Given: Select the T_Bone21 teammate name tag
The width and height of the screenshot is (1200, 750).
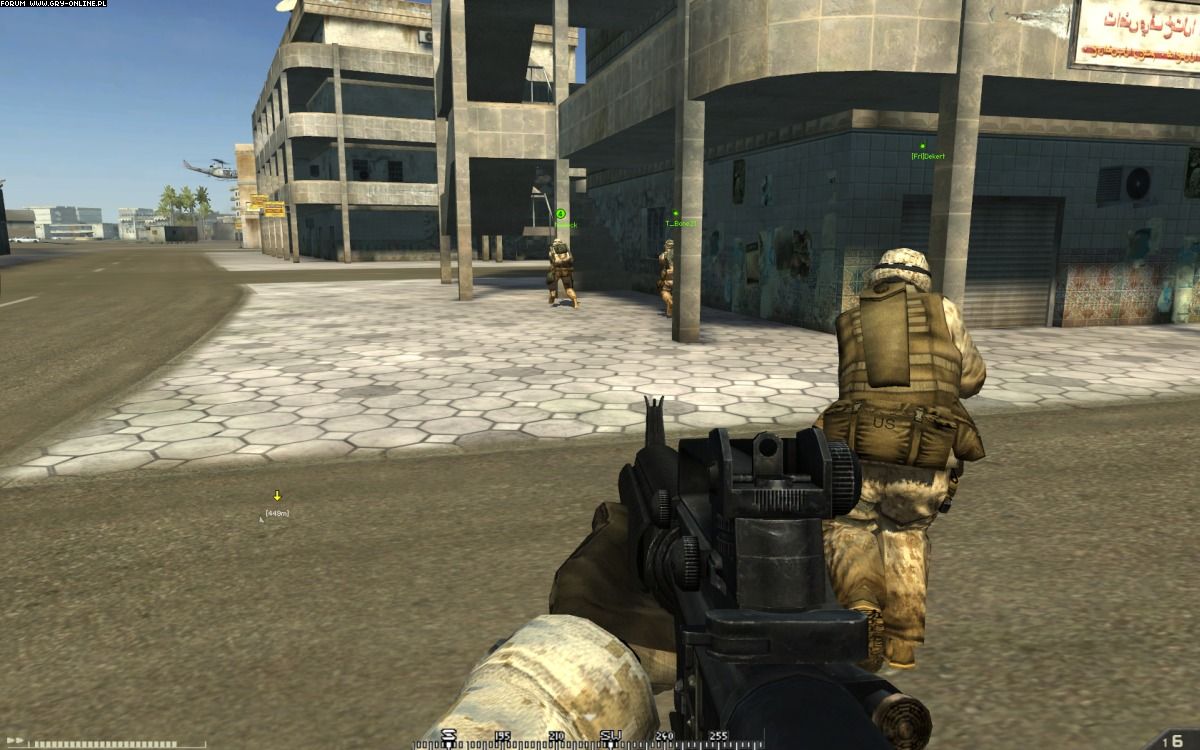Looking at the screenshot, I should (680, 223).
